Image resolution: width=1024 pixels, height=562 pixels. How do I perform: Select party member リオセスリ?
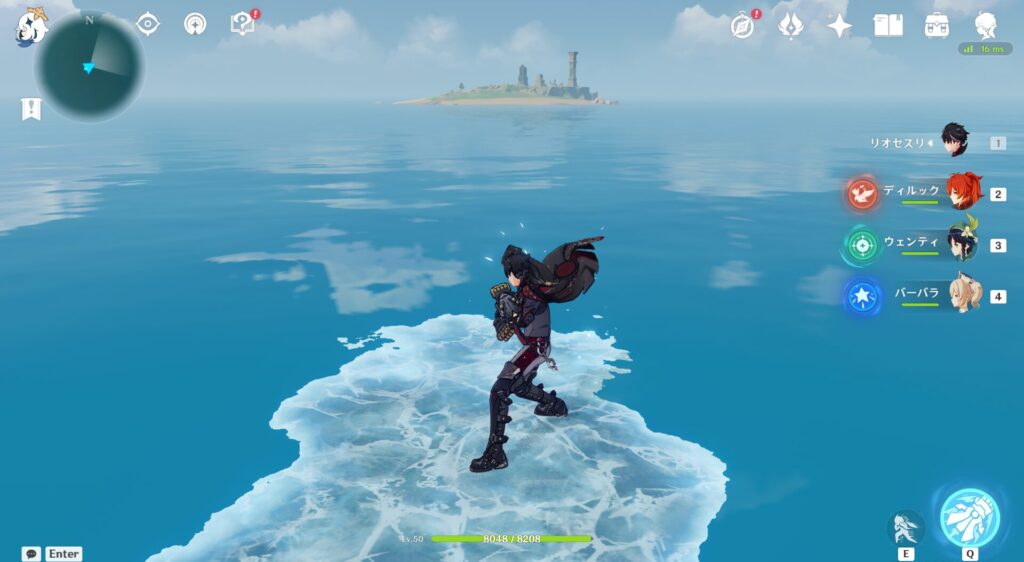[x=955, y=142]
